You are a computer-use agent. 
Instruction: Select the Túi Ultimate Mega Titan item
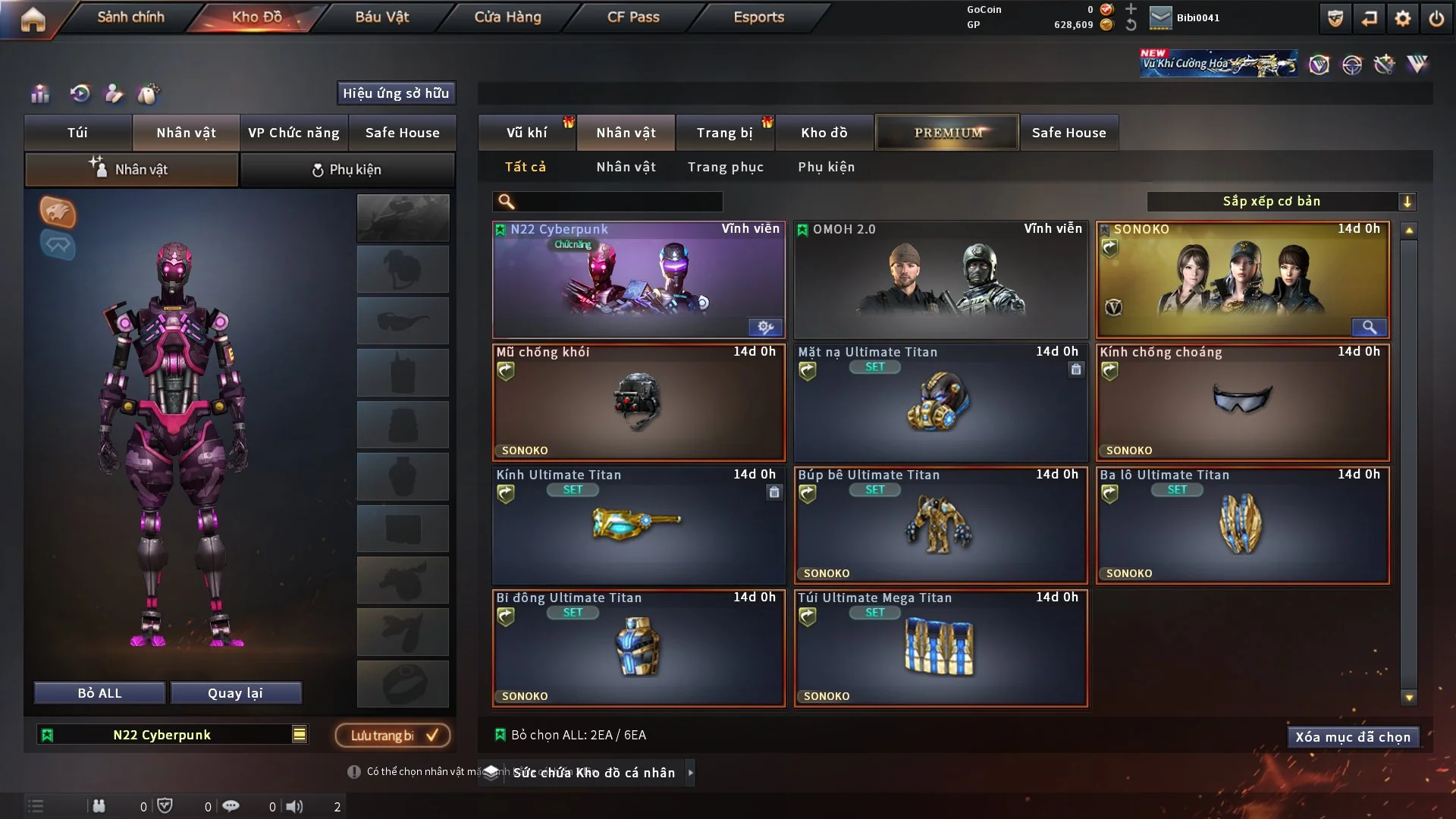940,648
